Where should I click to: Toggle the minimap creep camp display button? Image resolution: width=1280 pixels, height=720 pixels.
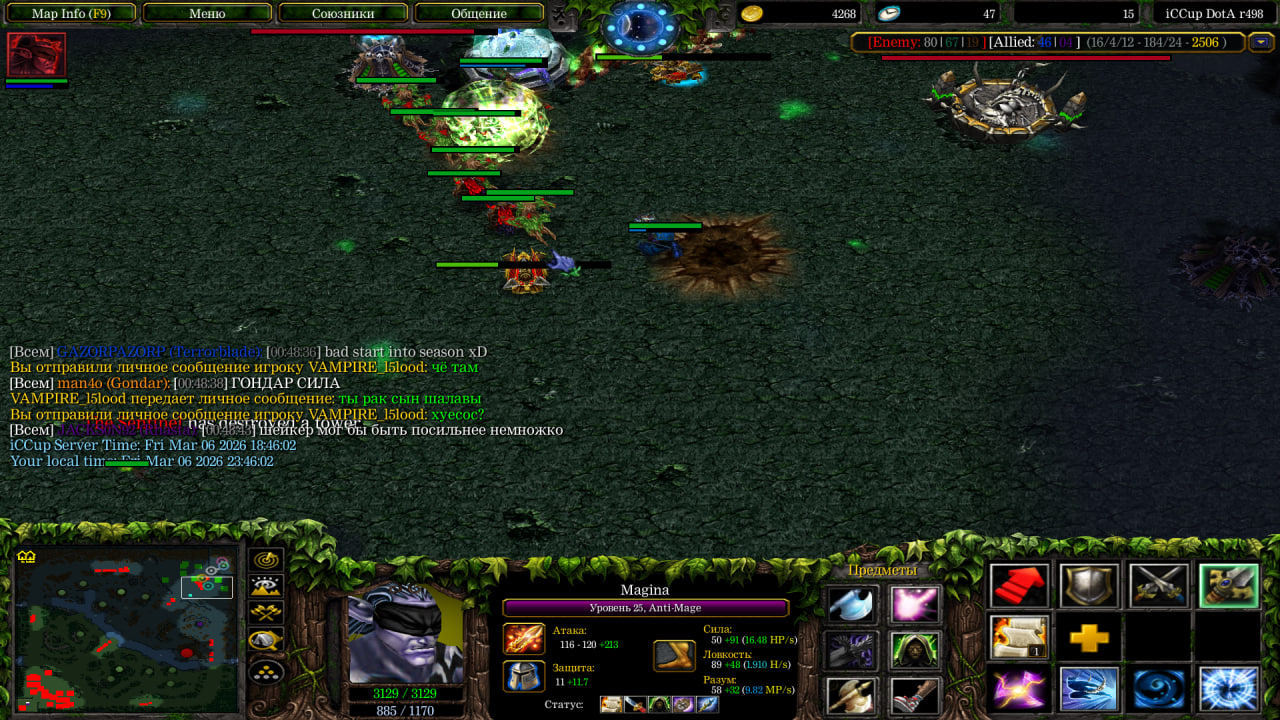266,640
